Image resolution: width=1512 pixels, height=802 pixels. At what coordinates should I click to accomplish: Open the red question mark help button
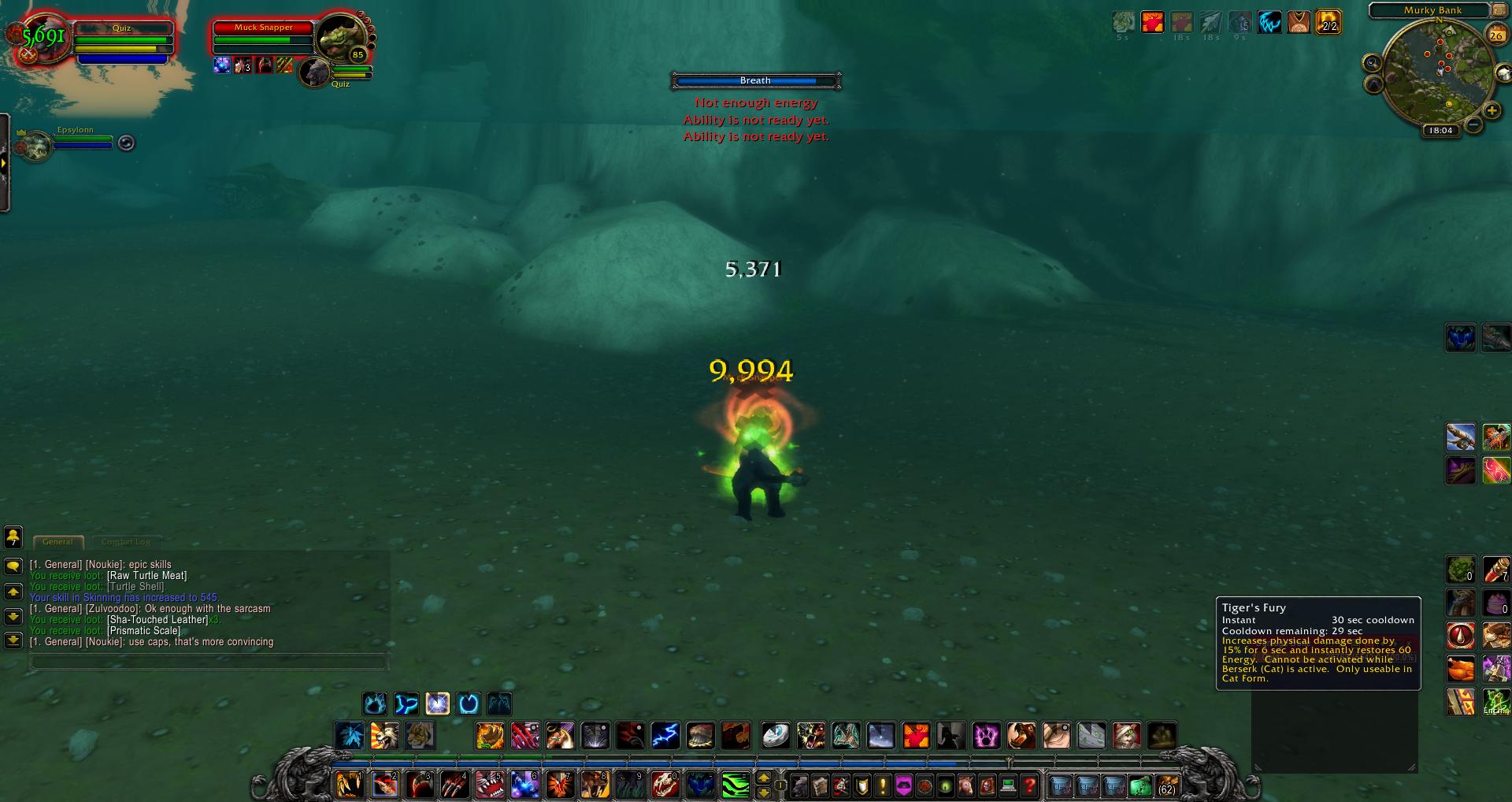coord(1029,785)
